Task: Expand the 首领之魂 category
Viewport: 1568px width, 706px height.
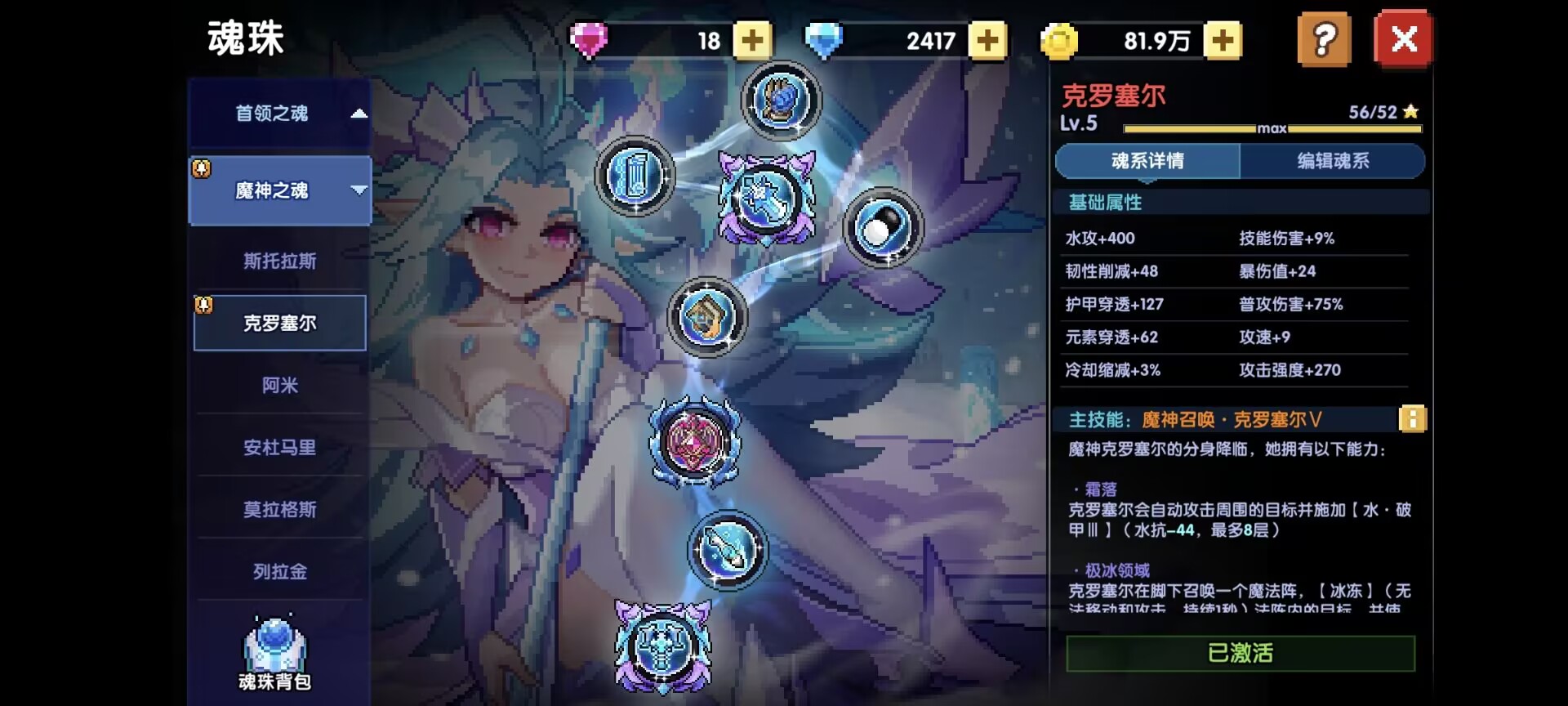Action: click(x=279, y=114)
